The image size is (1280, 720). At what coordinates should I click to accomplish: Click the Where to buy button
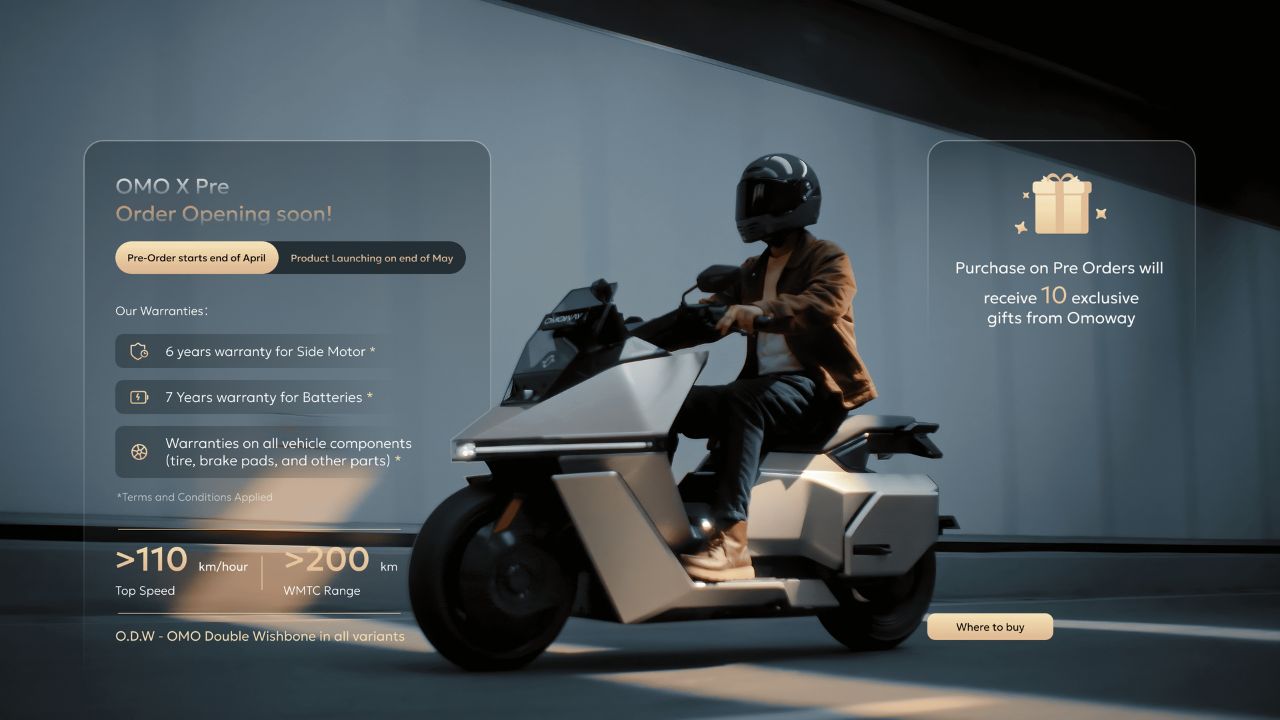pos(989,627)
